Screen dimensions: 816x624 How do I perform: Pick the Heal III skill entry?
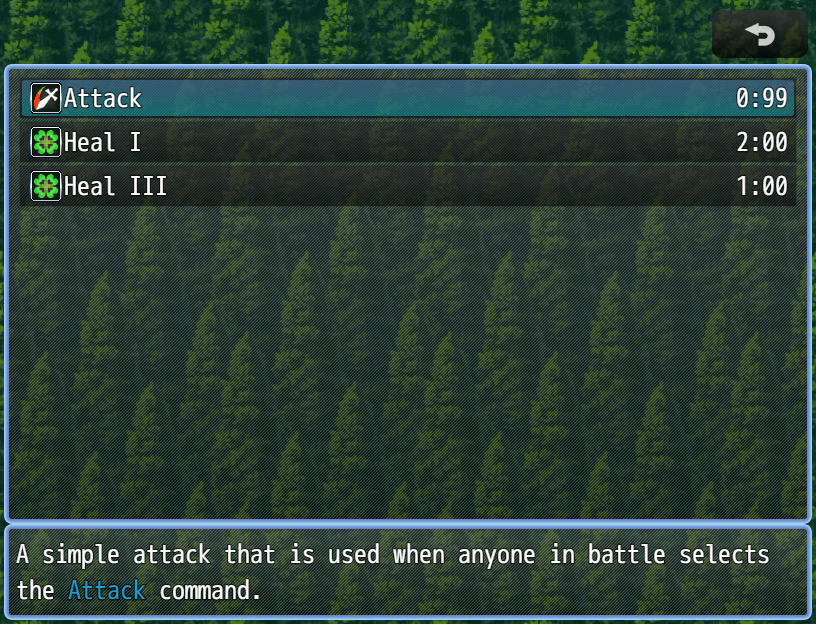408,186
